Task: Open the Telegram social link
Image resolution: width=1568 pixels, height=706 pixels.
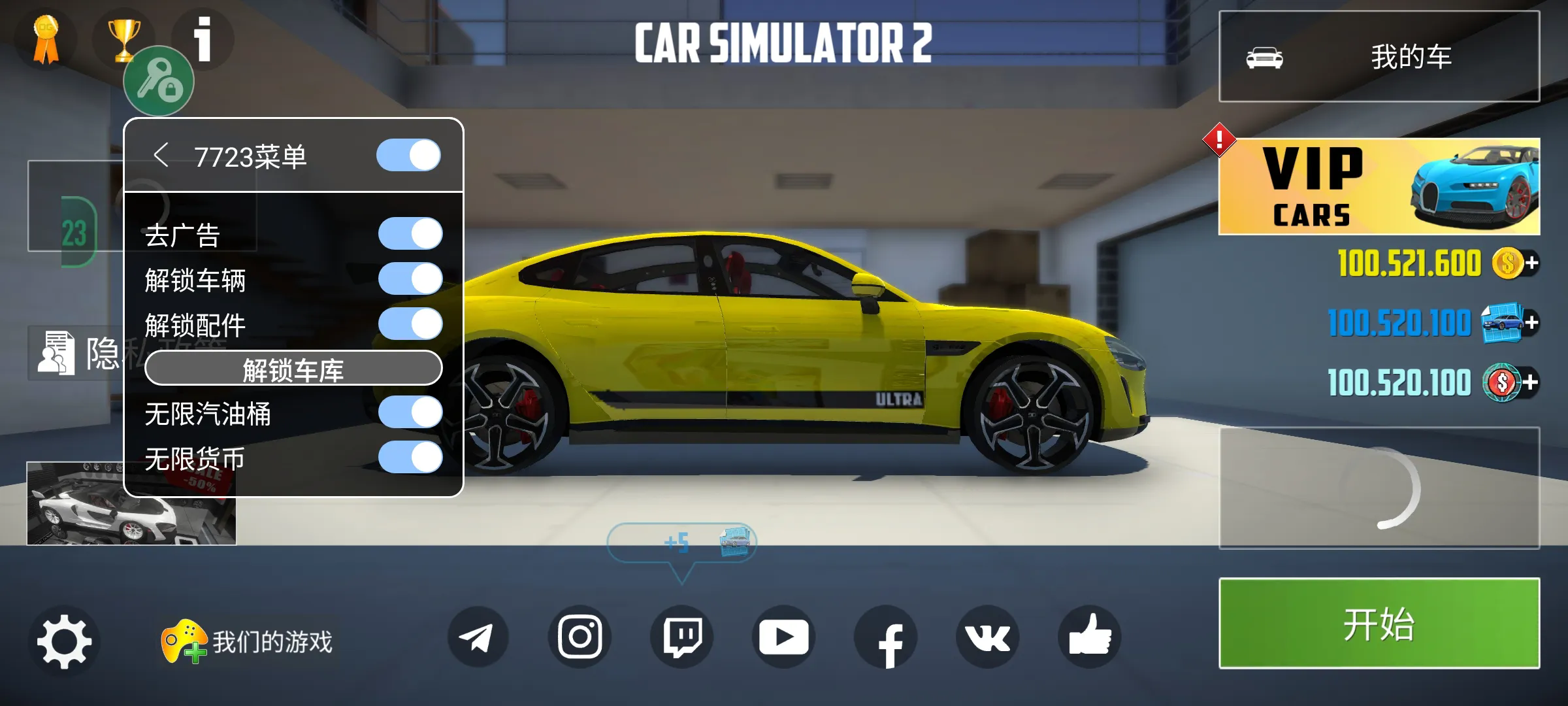Action: [x=478, y=637]
